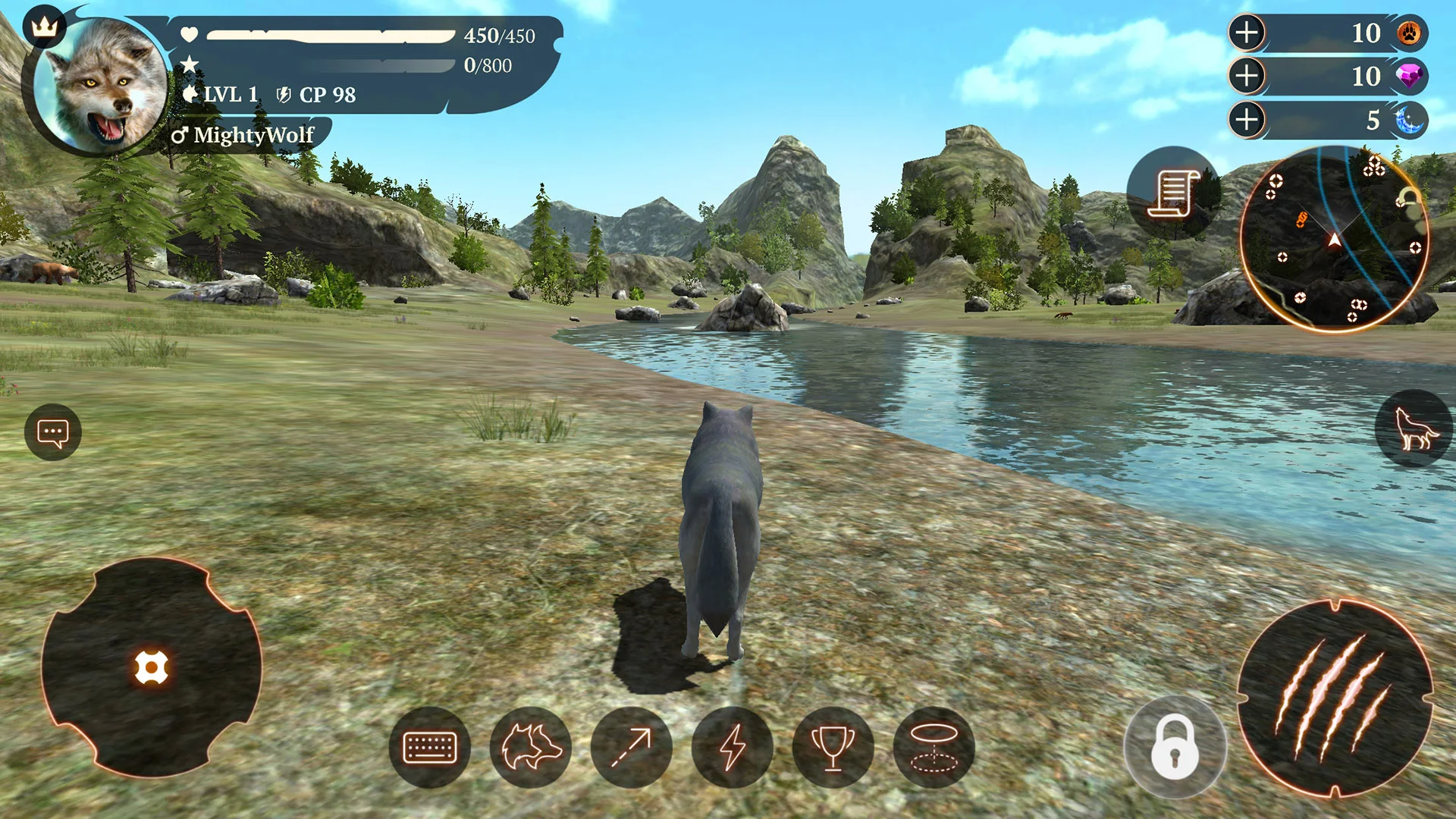The width and height of the screenshot is (1456, 819).
Task: Add moon currency with the plus button
Action: pos(1247,119)
